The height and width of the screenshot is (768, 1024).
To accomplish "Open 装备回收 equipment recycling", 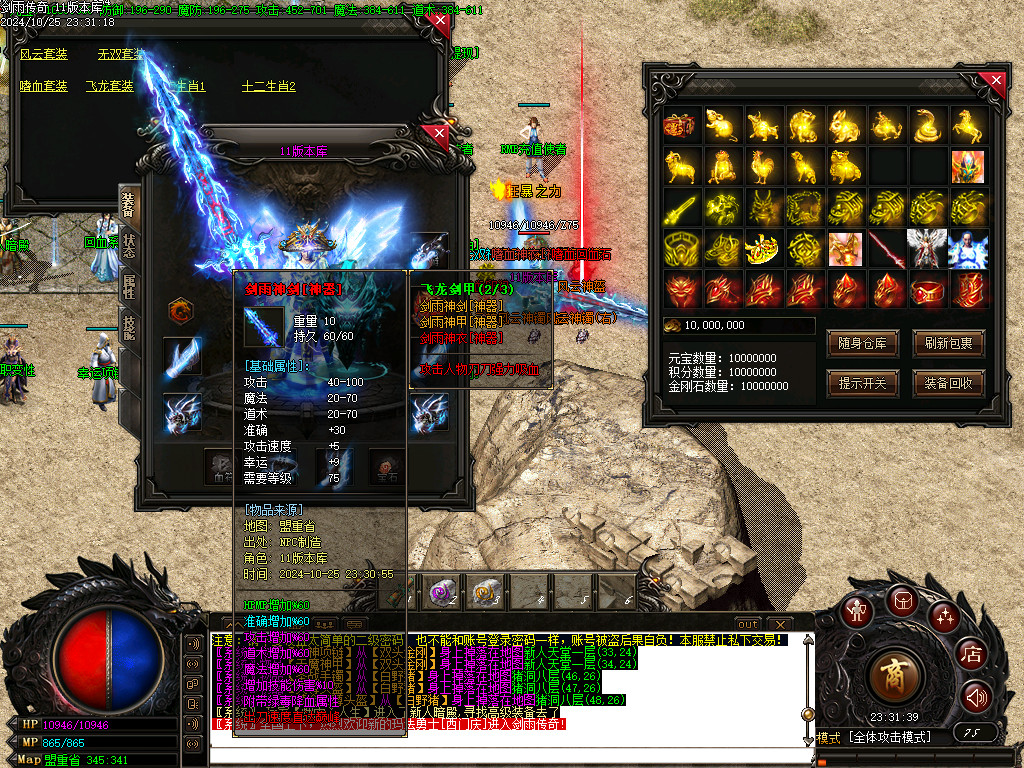I will (x=948, y=382).
